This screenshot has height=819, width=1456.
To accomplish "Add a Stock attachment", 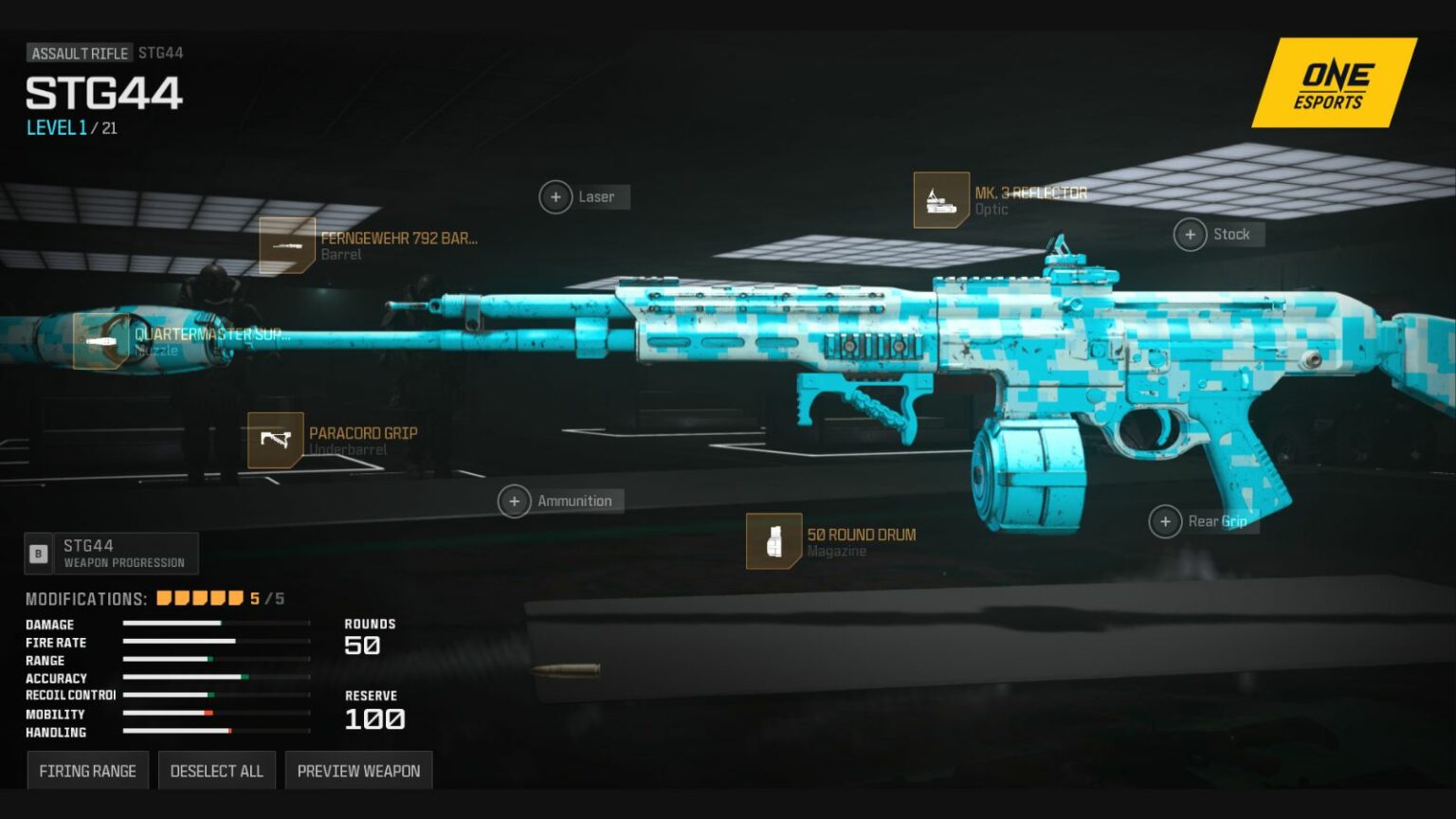I will [1191, 234].
